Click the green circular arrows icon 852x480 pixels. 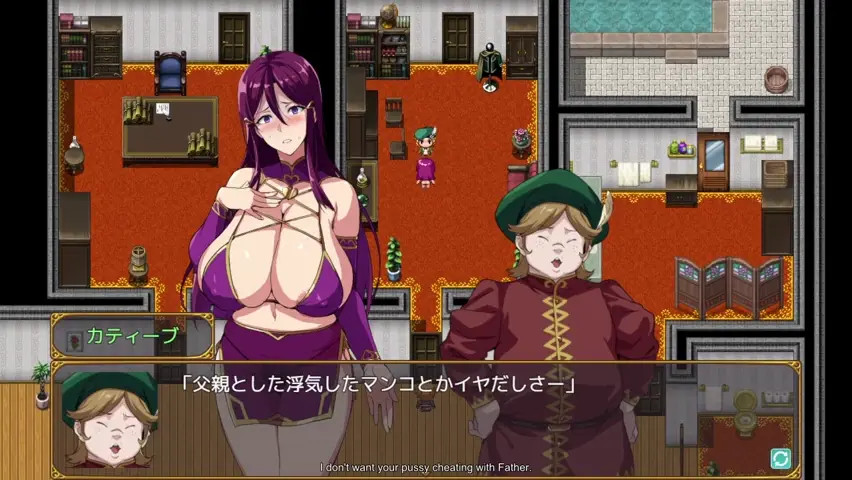780,458
